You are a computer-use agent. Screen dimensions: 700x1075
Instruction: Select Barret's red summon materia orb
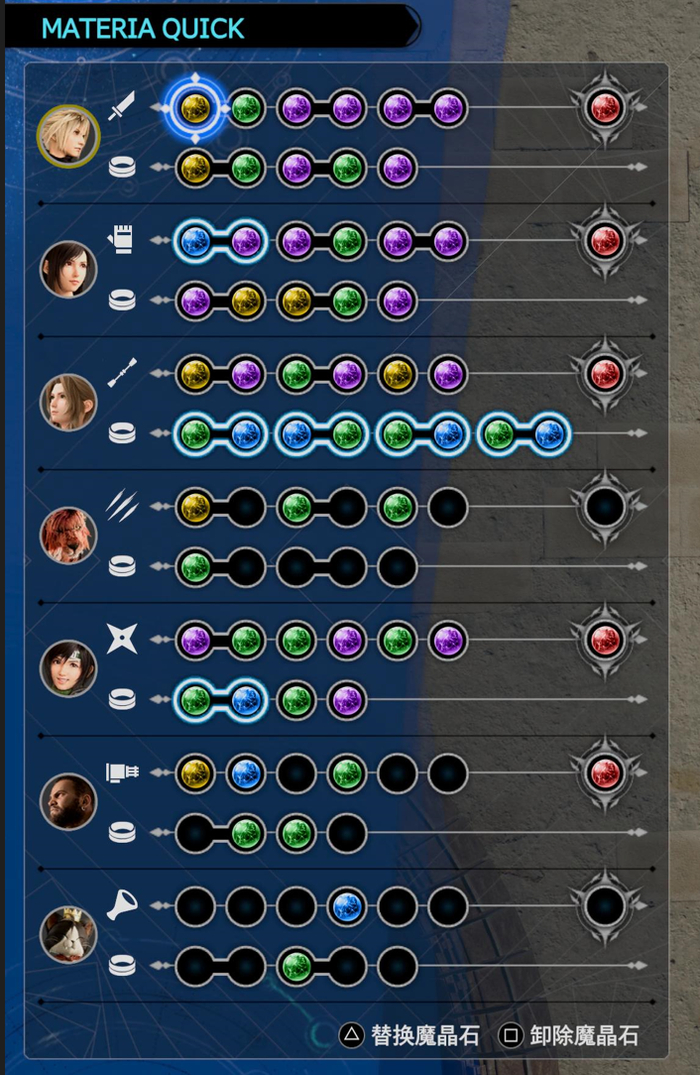point(605,773)
